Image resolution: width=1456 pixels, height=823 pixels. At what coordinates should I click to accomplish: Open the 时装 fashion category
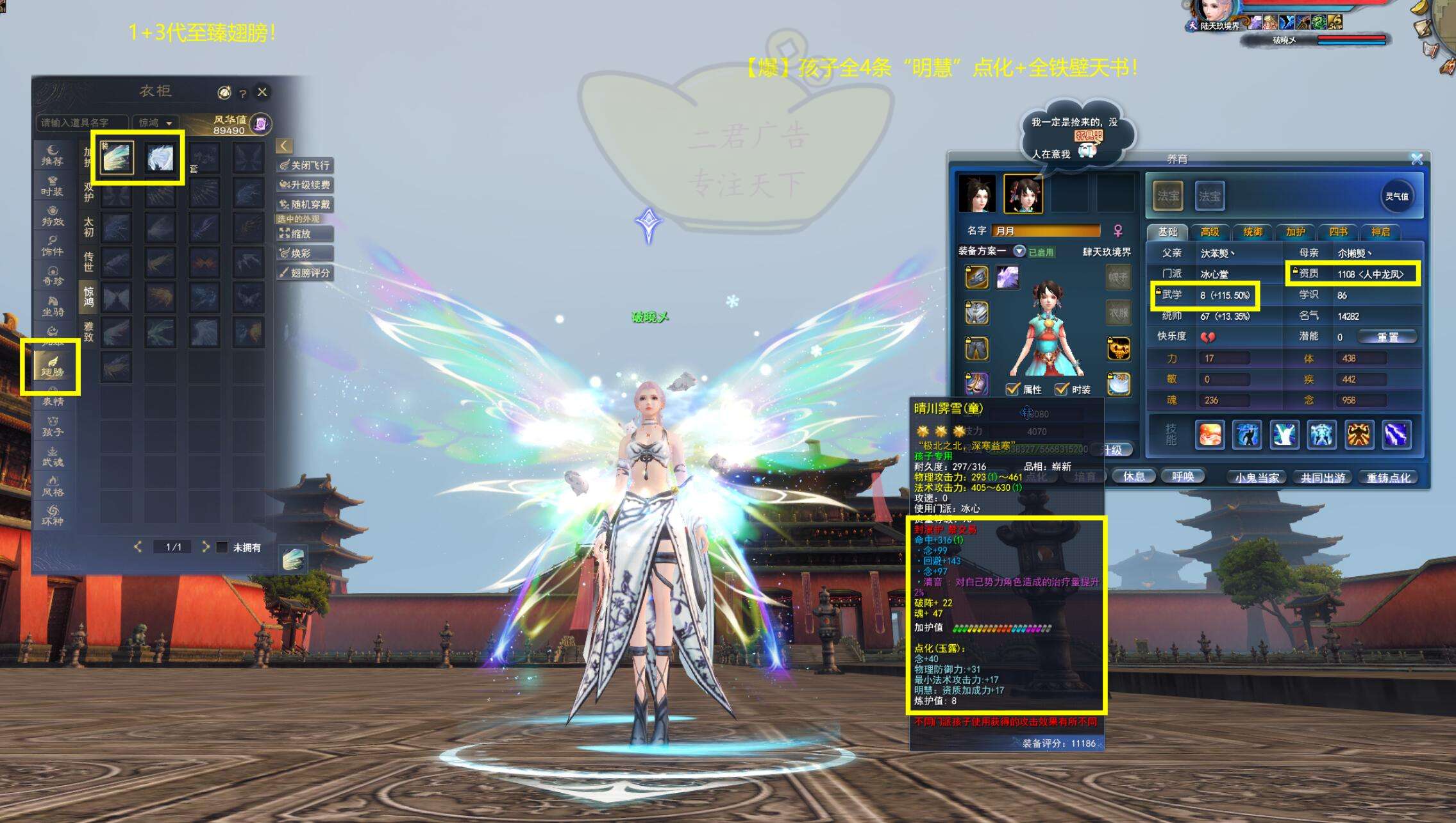[53, 186]
